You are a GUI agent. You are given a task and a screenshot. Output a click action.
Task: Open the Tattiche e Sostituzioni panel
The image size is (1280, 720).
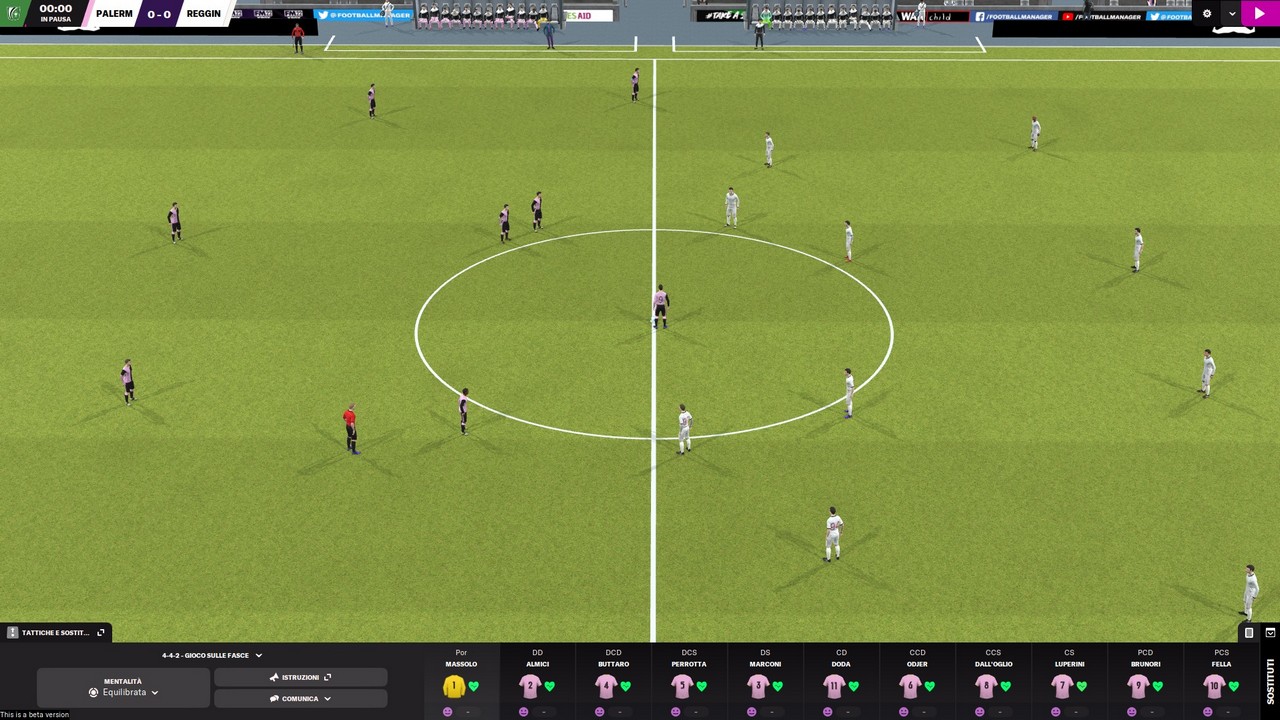coord(56,632)
